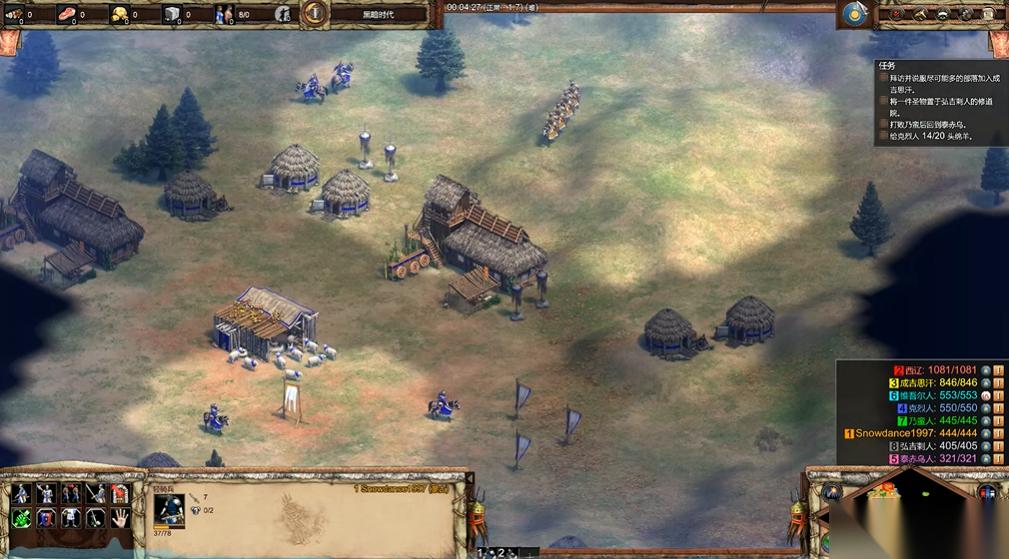Click the red gate garrison command icon
The width and height of the screenshot is (1009, 559).
(x=120, y=494)
